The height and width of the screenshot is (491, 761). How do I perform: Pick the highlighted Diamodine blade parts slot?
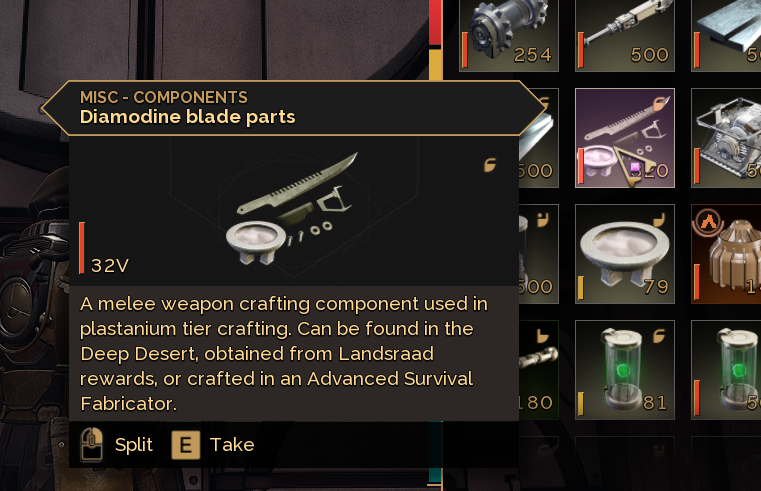pyautogui.click(x=625, y=137)
